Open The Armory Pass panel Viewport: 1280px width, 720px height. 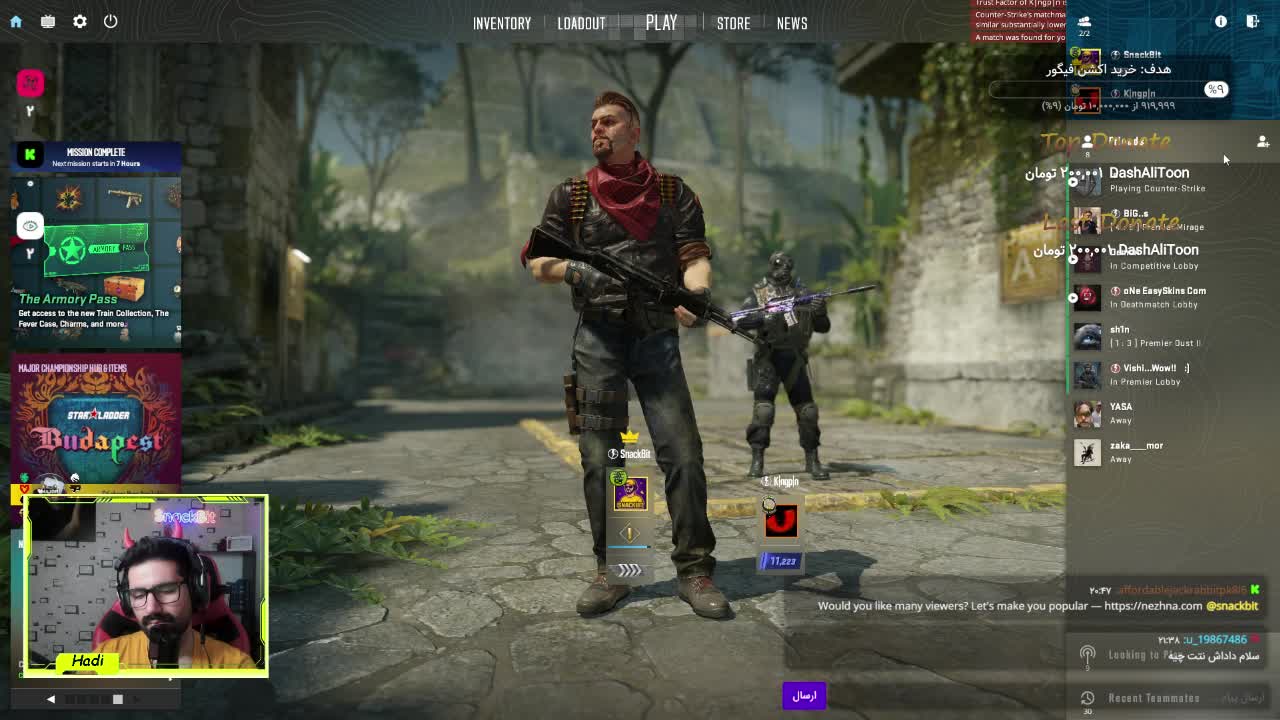click(96, 262)
